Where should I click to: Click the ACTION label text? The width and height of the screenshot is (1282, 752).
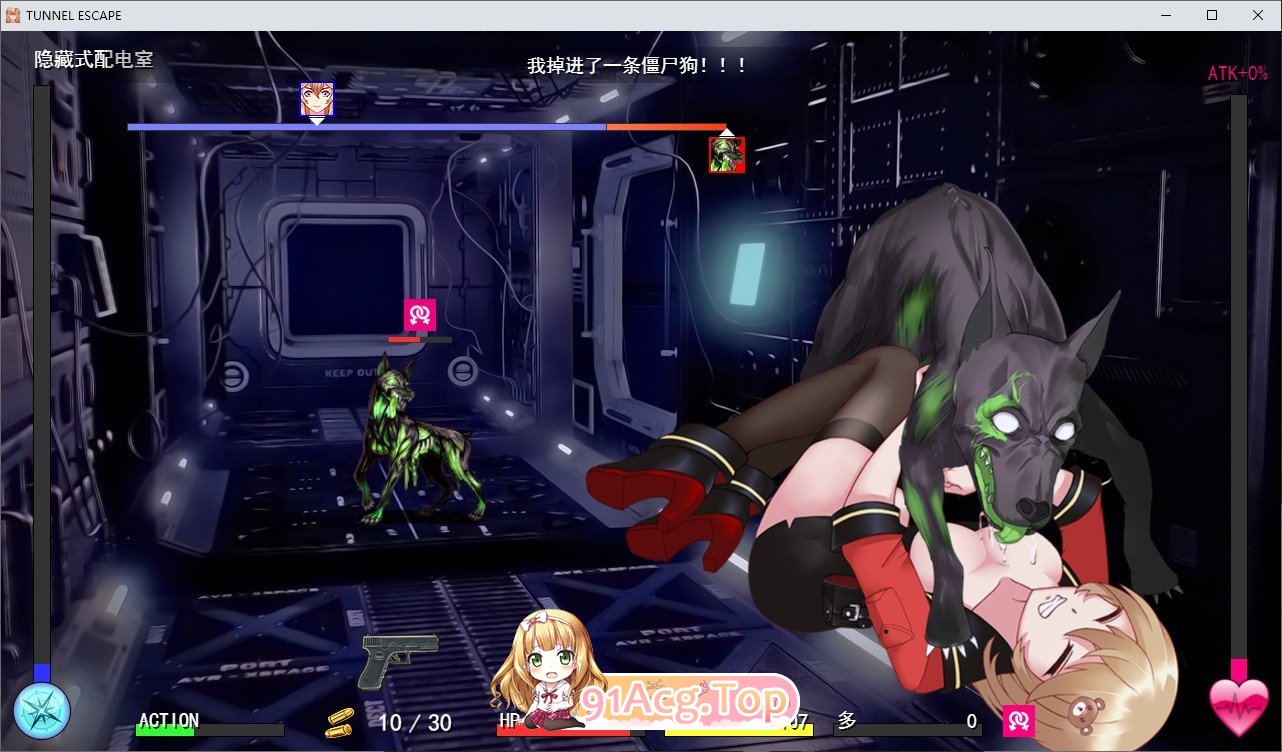coord(168,720)
